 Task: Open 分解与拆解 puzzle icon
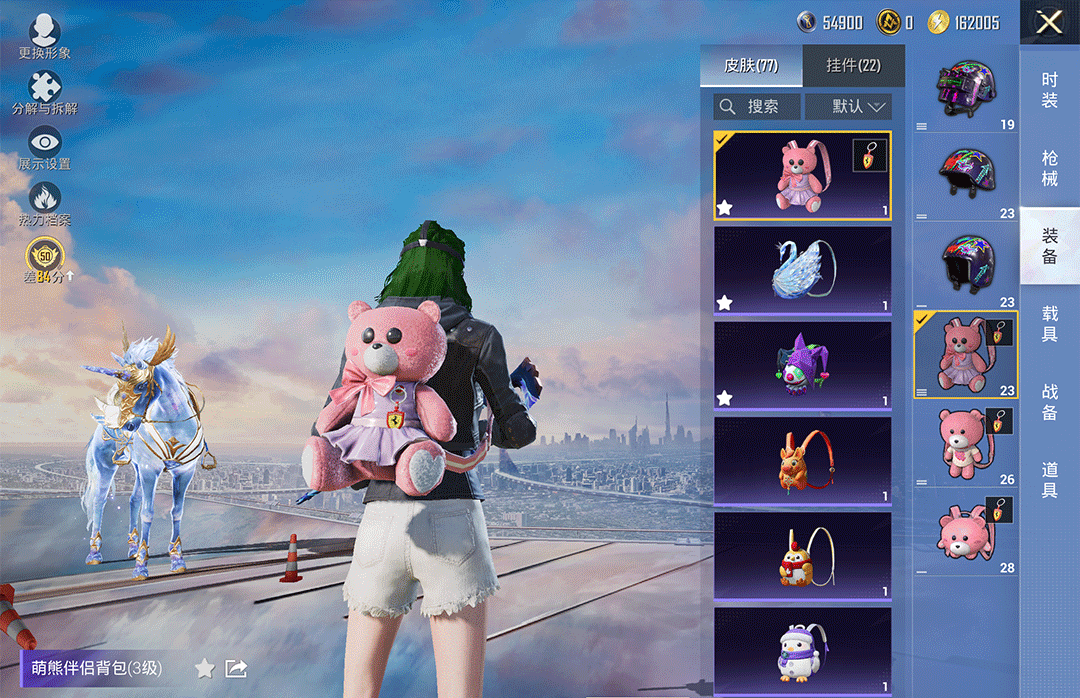pyautogui.click(x=44, y=92)
